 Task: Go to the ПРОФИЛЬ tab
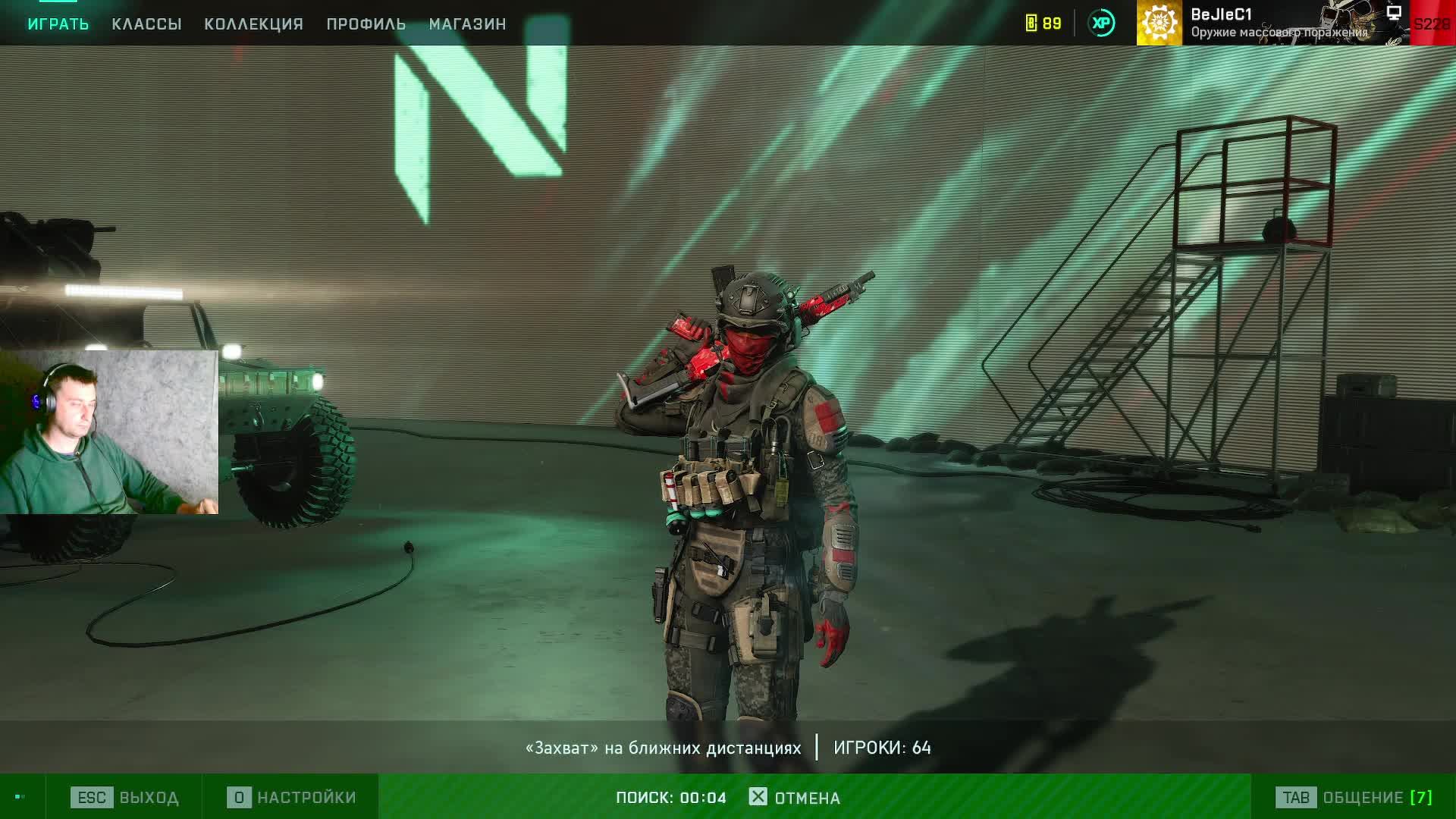pos(366,24)
